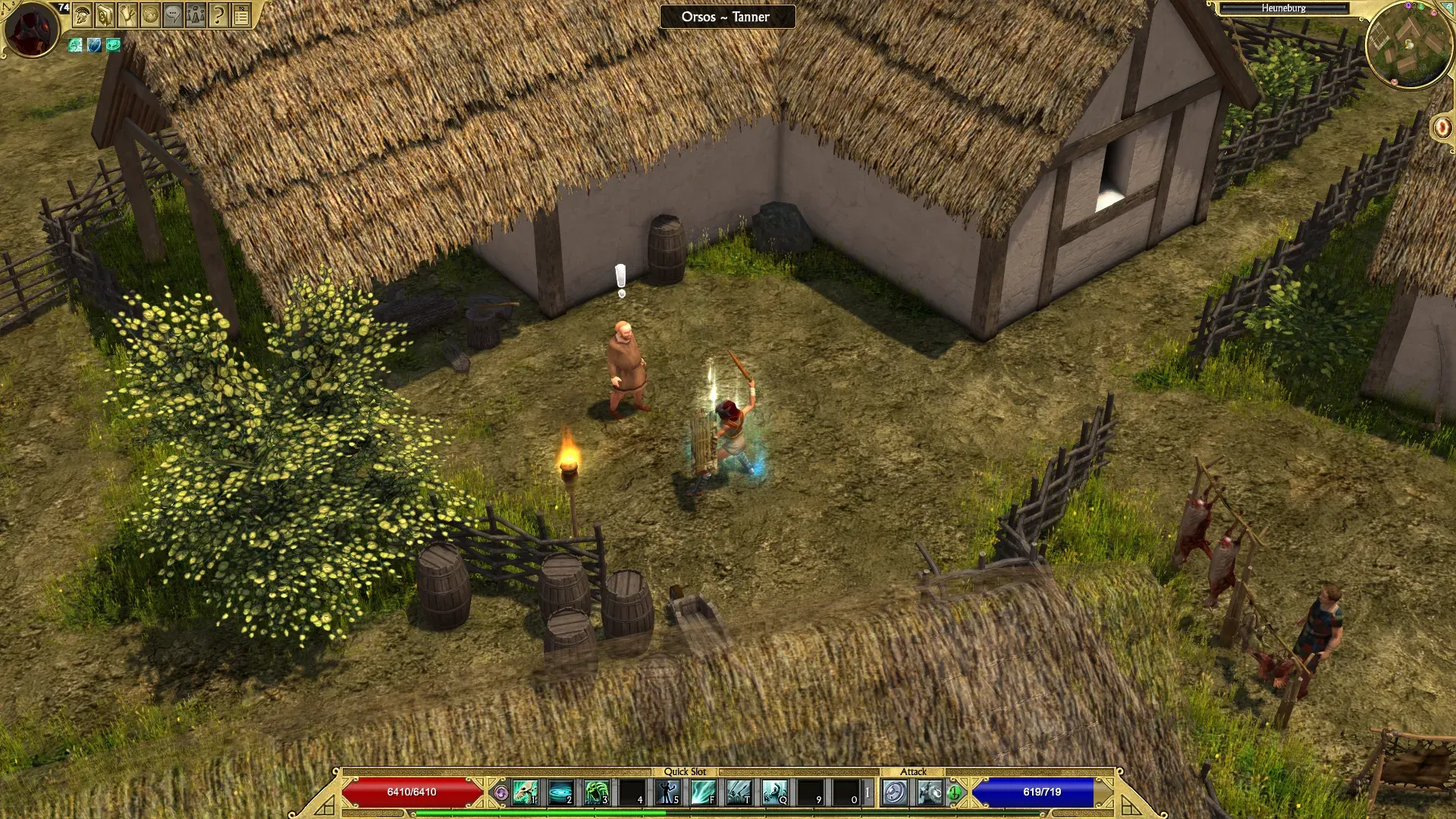This screenshot has height=819, width=1456.
Task: Click the hero portrait
Action: coord(32,30)
